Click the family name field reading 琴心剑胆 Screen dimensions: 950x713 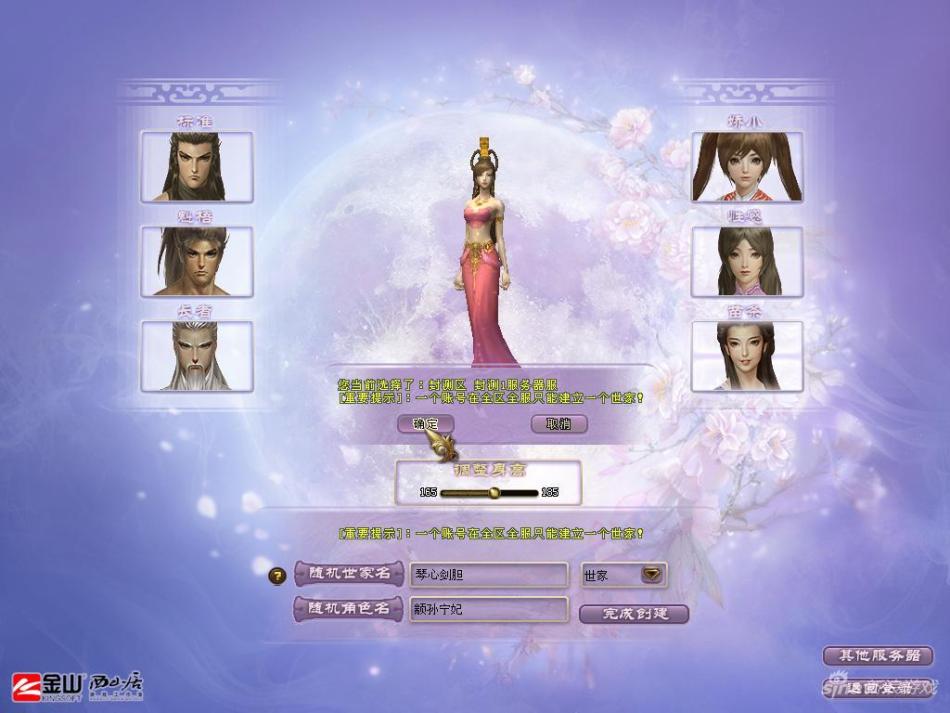click(489, 575)
